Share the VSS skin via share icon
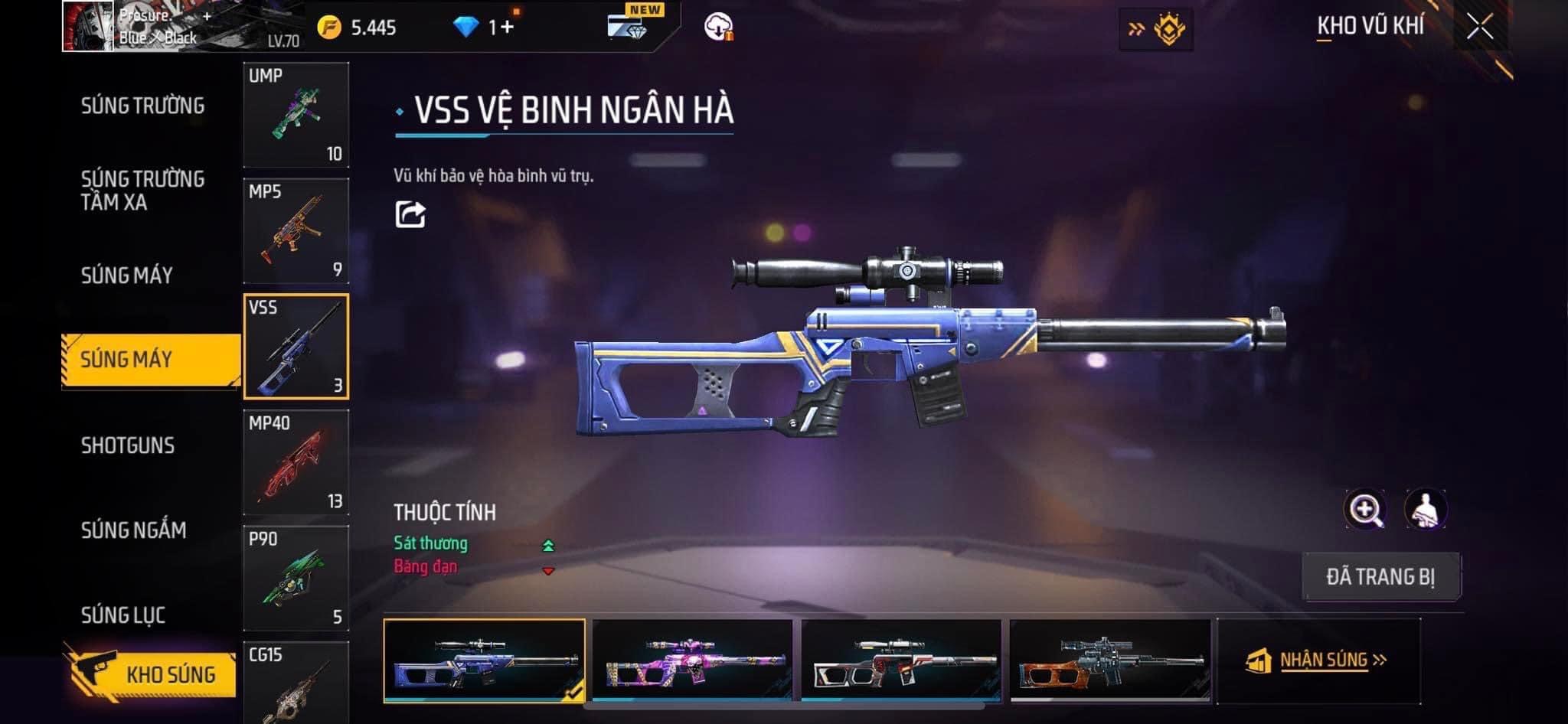The height and width of the screenshot is (724, 1568). (410, 214)
